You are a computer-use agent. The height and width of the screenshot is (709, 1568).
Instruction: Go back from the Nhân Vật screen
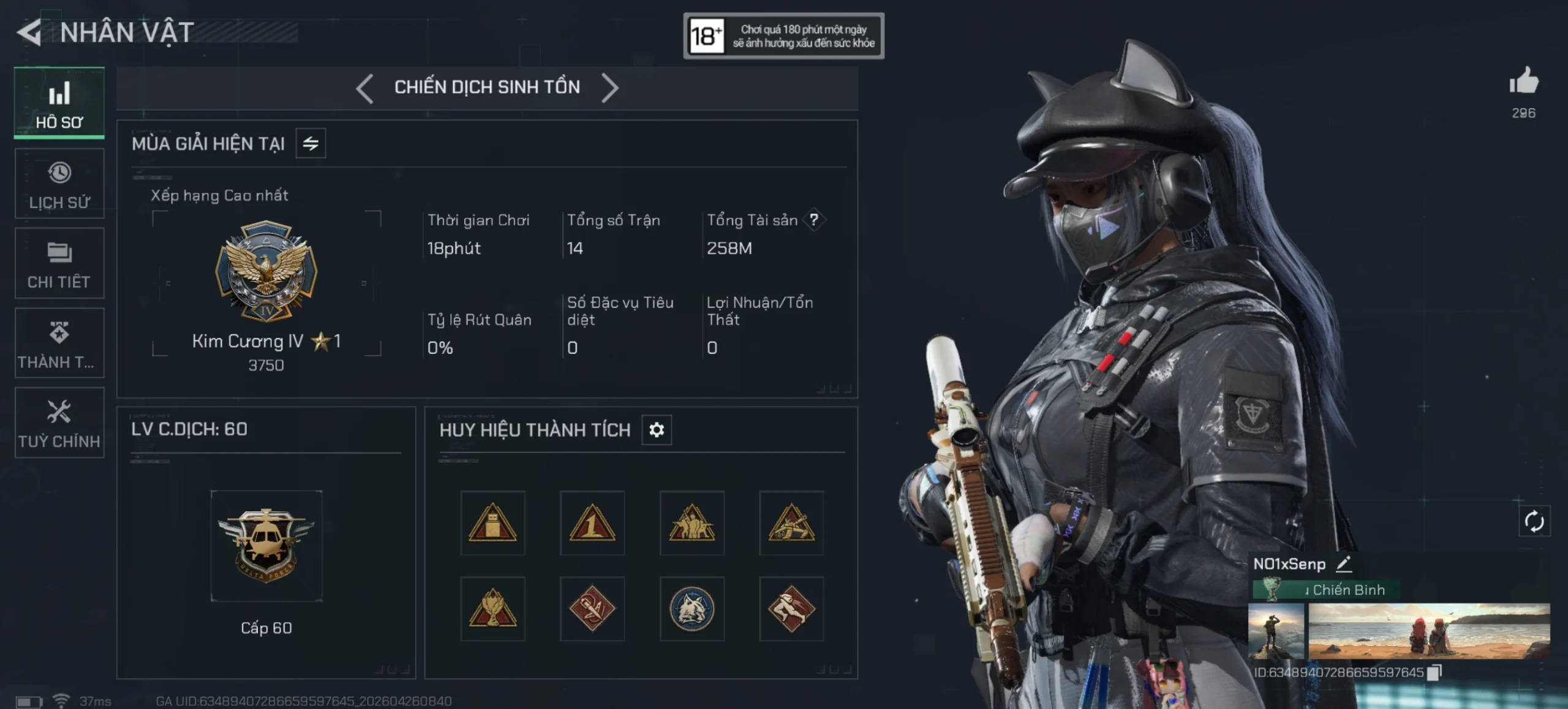coord(29,32)
